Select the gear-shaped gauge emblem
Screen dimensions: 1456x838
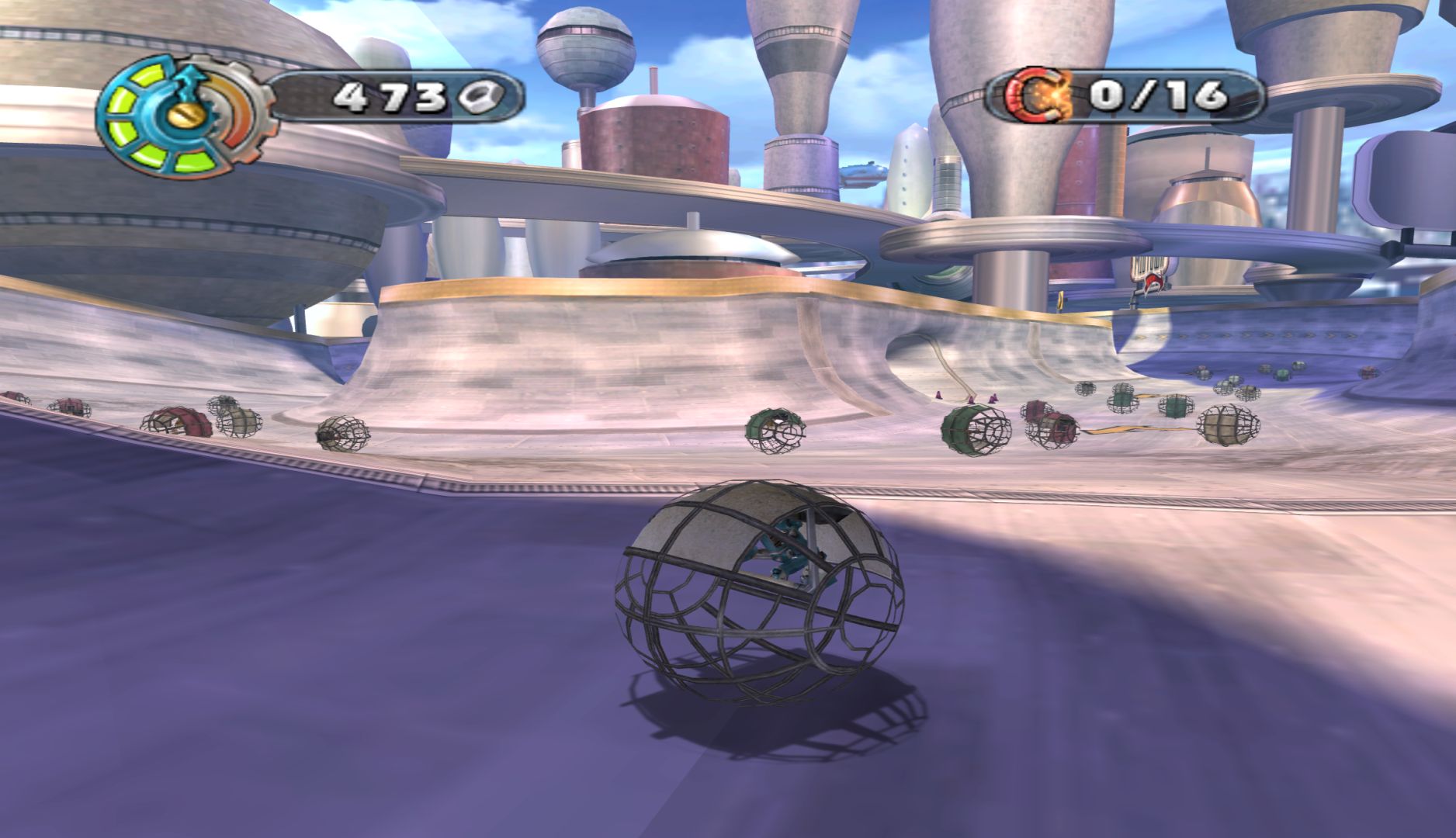[x=183, y=116]
